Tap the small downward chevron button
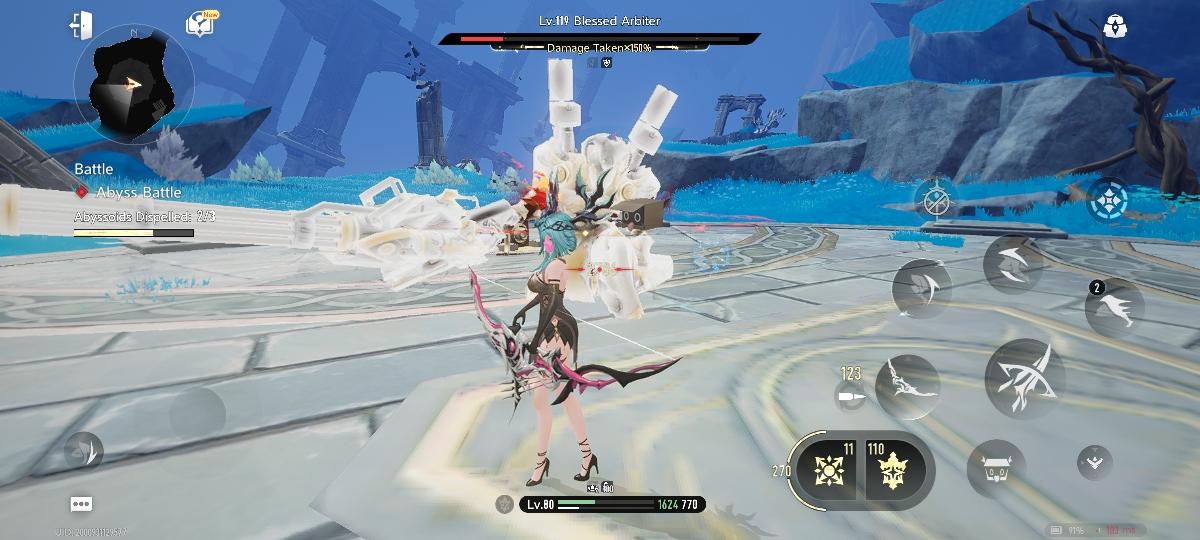Screen dimensions: 1200x540 (x=1094, y=461)
